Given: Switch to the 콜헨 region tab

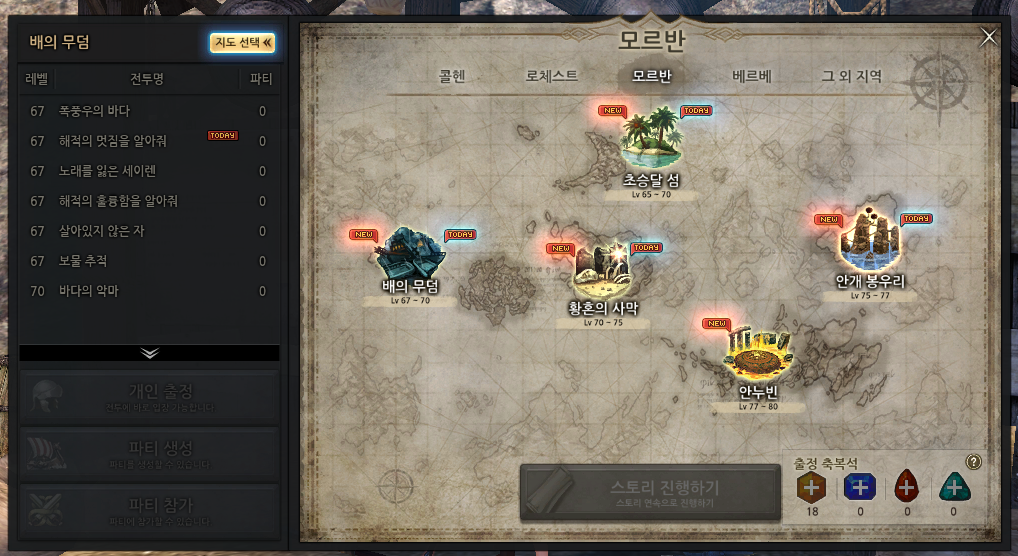Looking at the screenshot, I should pyautogui.click(x=452, y=76).
